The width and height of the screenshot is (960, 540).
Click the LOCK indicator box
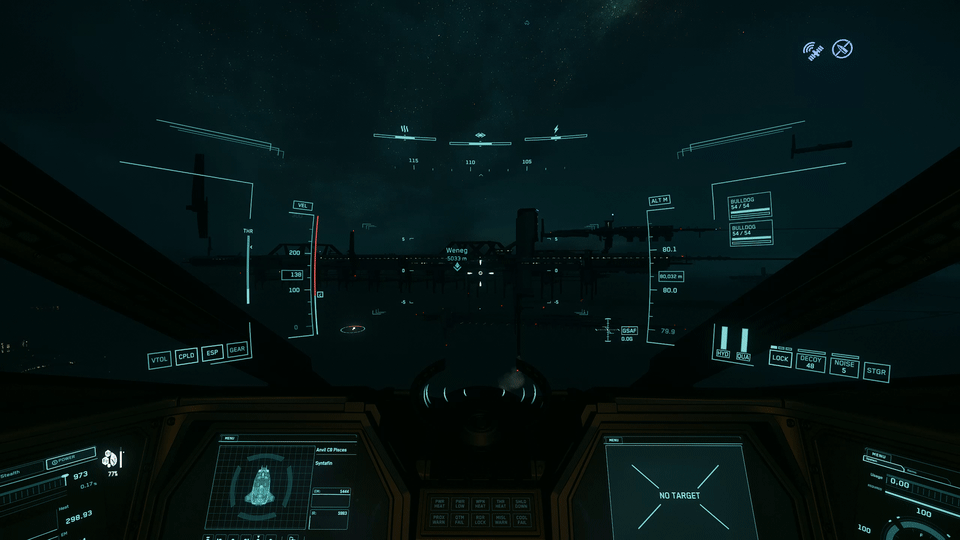tap(780, 358)
